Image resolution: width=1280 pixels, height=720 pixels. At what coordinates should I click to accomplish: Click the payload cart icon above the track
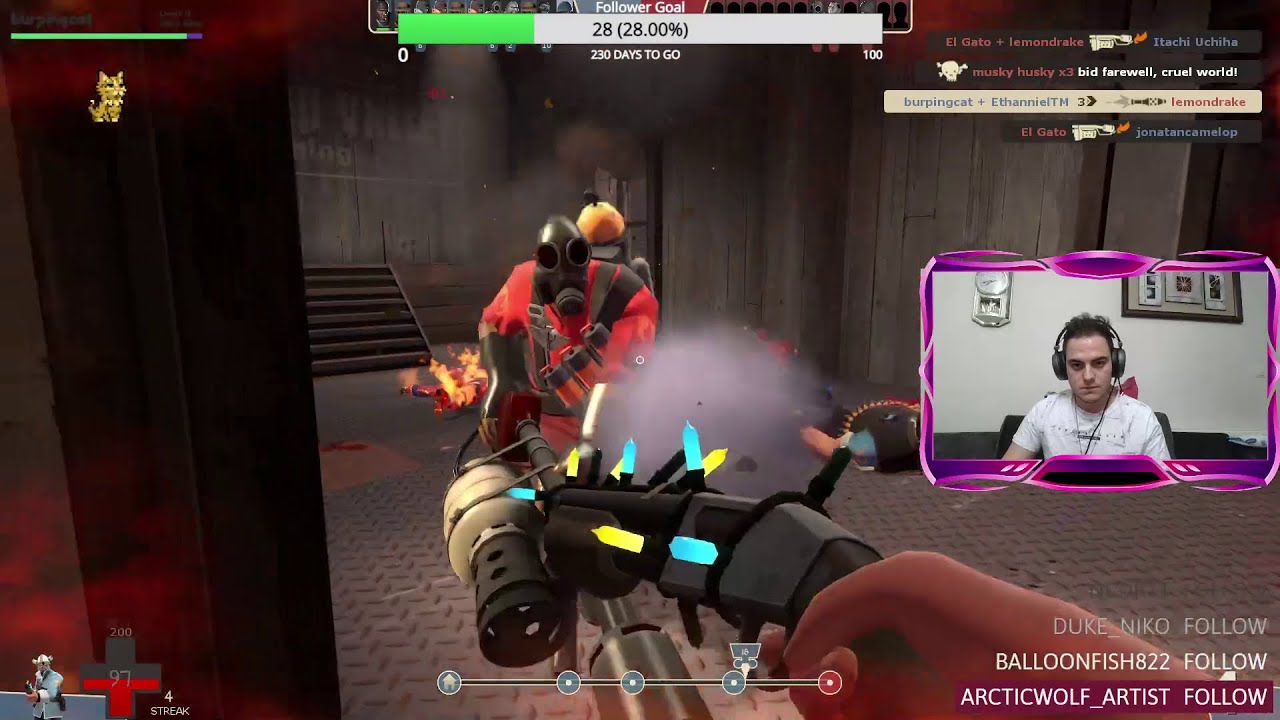click(744, 656)
